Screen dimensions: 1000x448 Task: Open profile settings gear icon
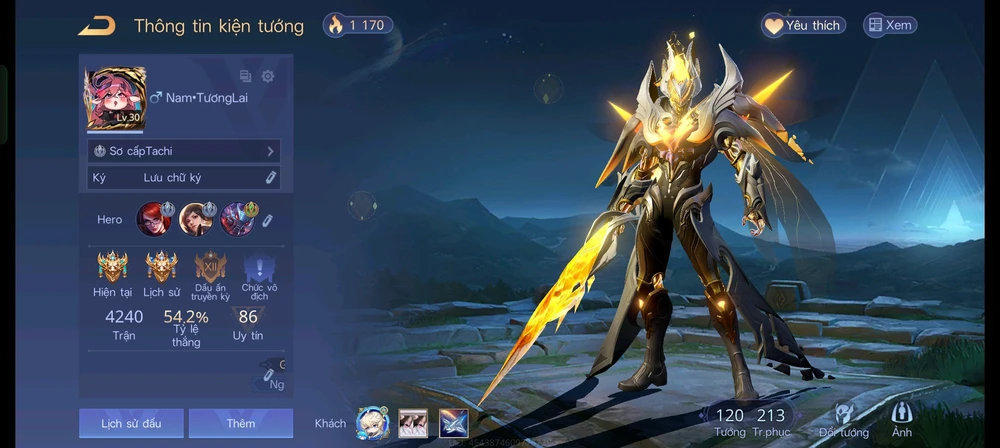268,76
